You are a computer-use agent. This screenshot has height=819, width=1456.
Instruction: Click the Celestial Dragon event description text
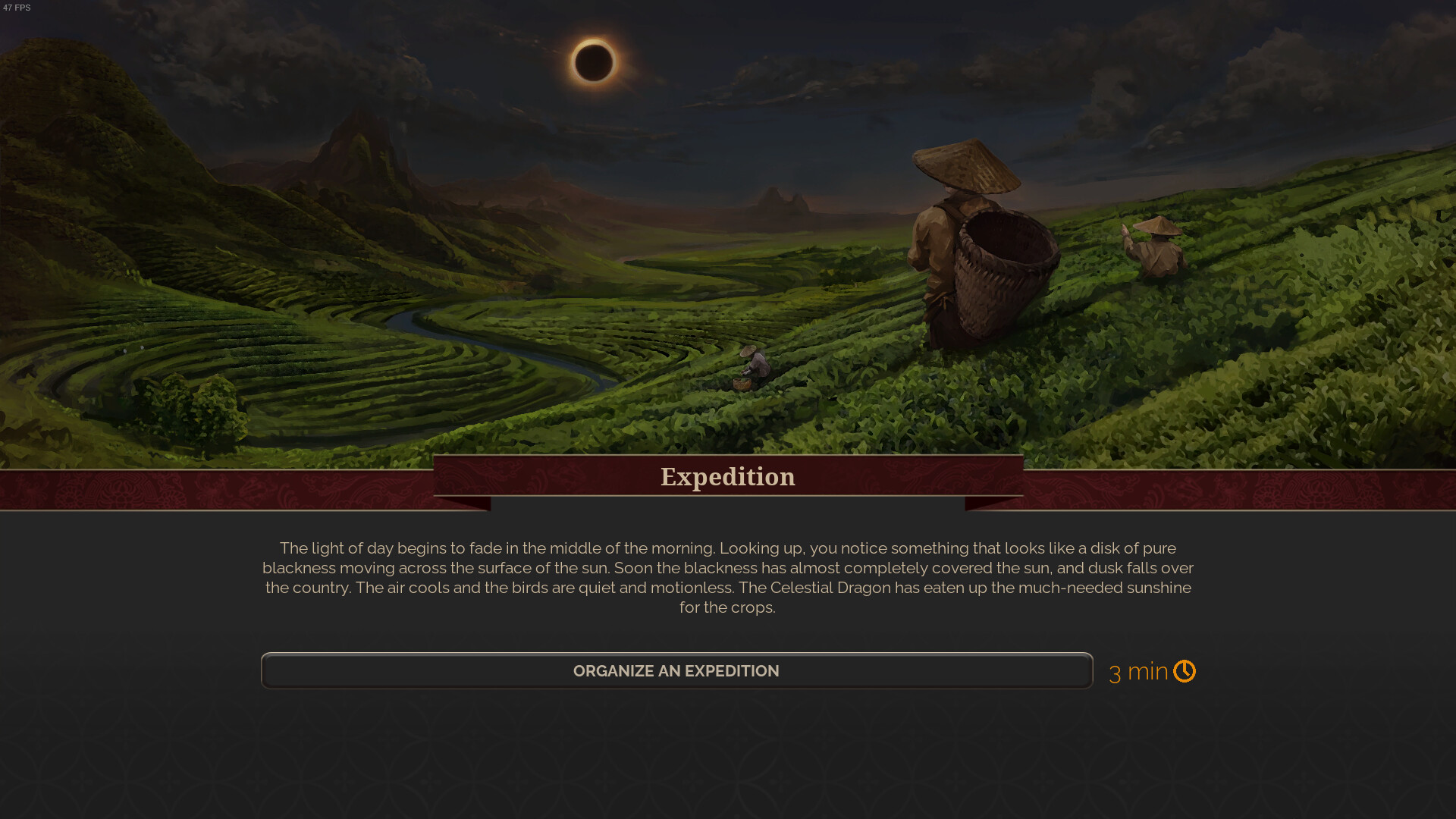pyautogui.click(x=728, y=576)
